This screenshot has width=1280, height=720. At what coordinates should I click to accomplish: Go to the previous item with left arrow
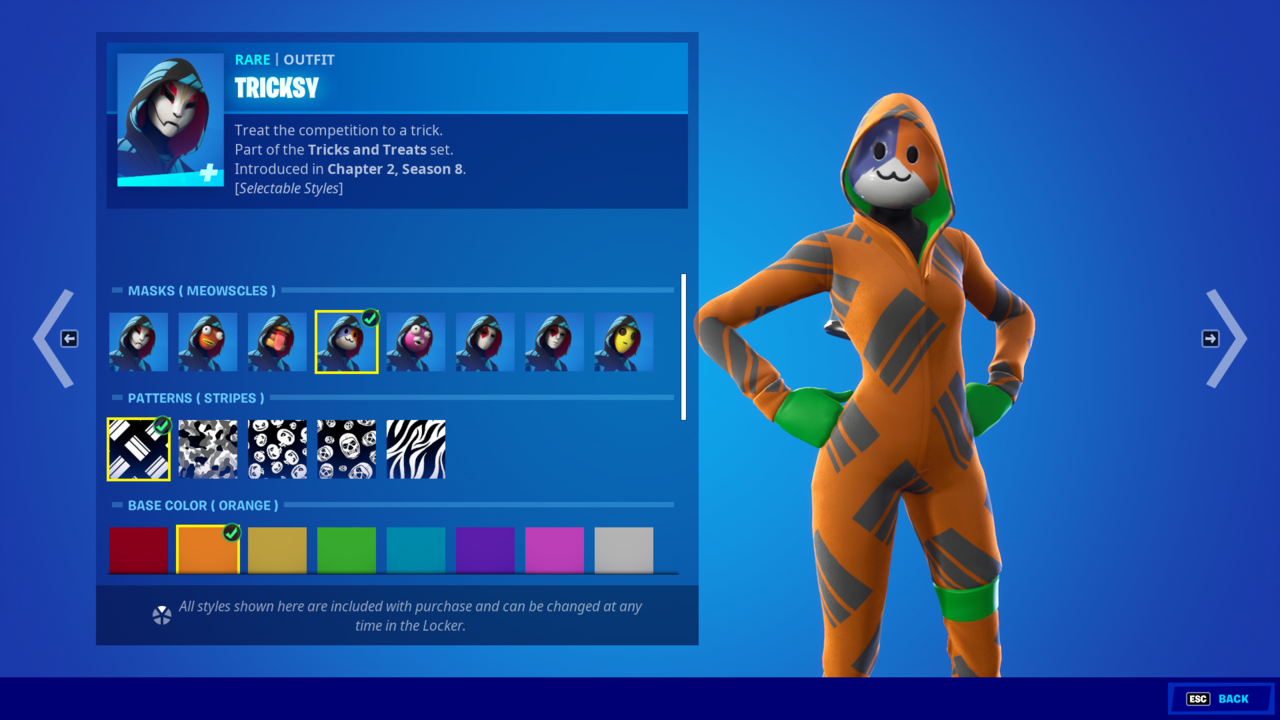55,339
